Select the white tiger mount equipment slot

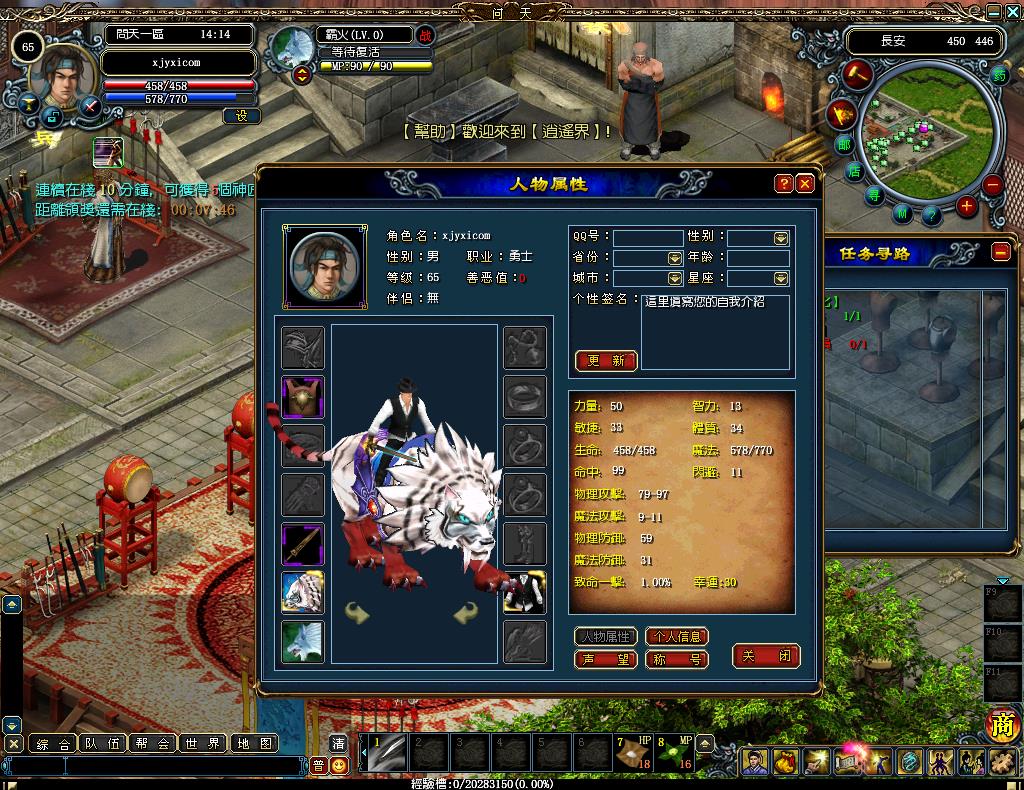pos(302,593)
